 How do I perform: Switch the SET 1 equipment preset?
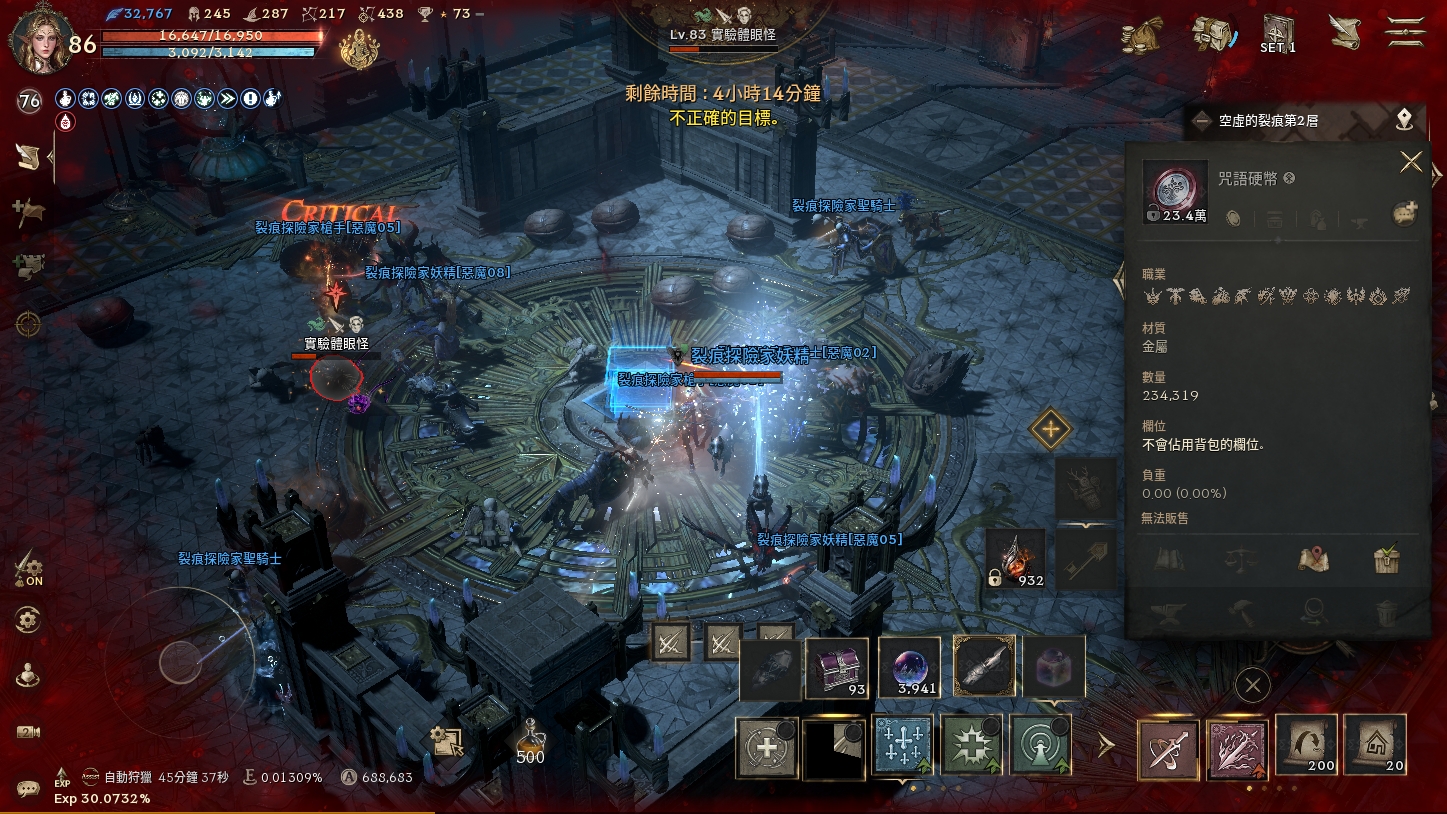1277,34
